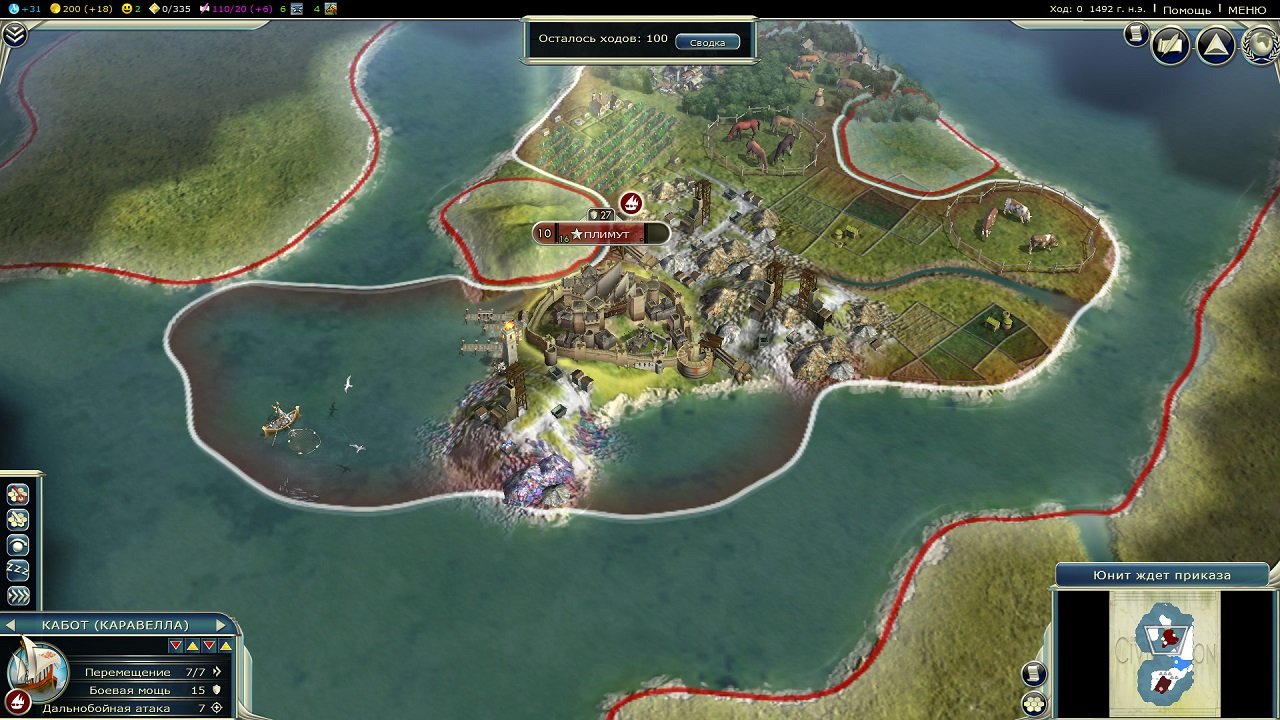
Task: Click the happiness smiley face indicator
Action: point(125,9)
